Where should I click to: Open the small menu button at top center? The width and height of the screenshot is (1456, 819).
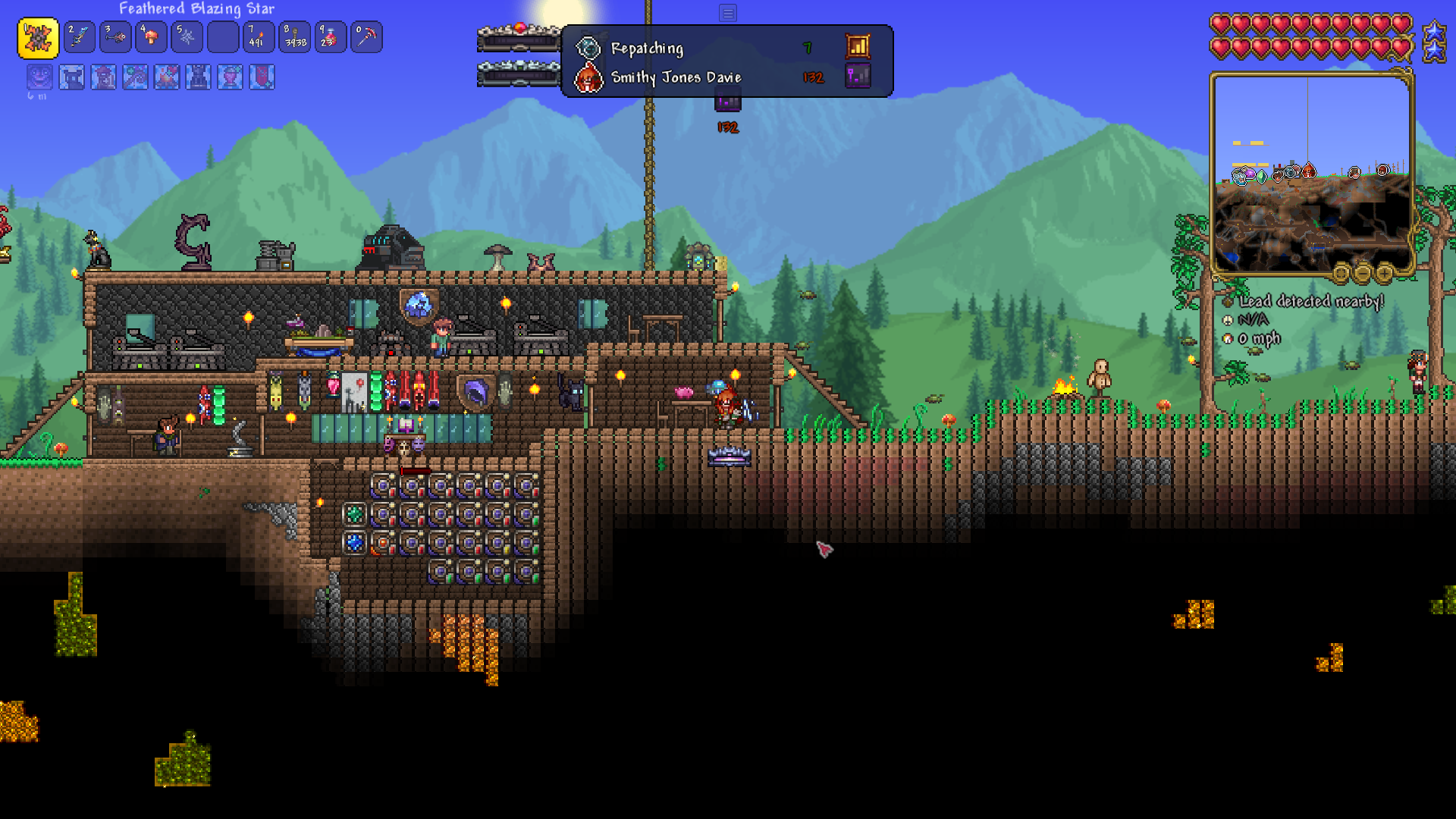(x=728, y=13)
